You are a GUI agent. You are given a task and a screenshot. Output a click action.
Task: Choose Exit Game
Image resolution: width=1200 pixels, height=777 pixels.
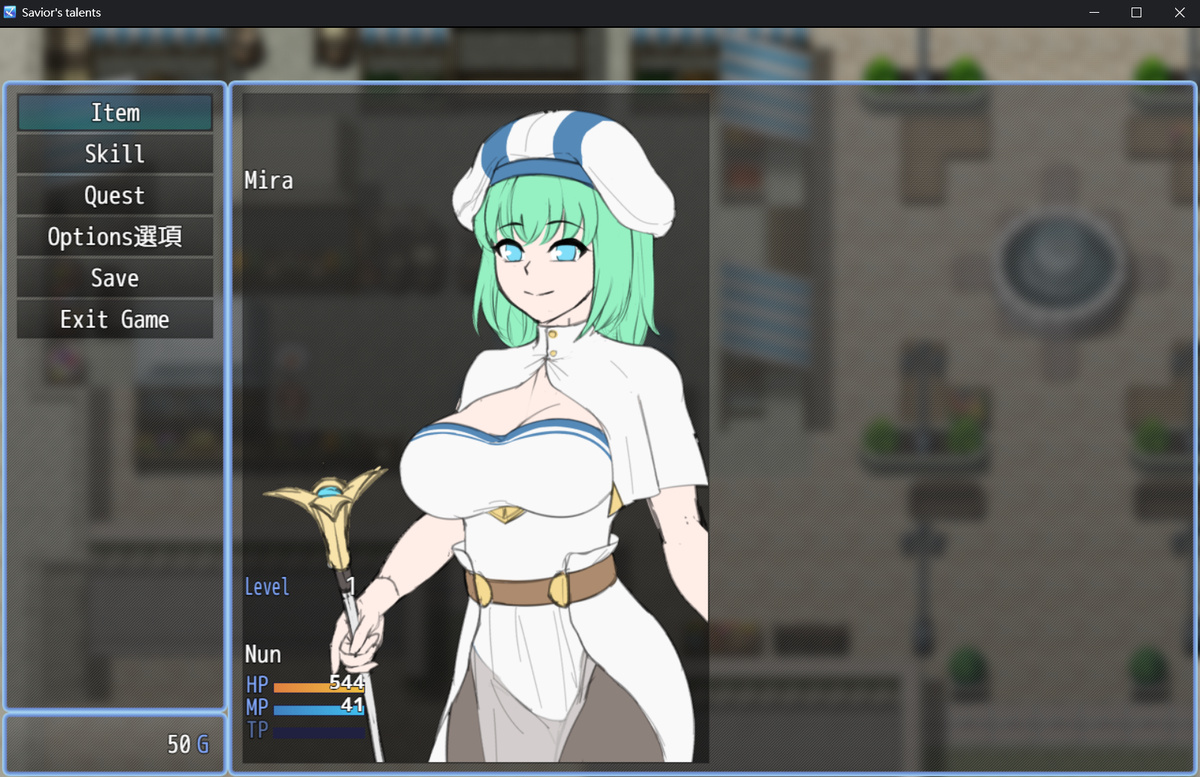click(x=115, y=320)
